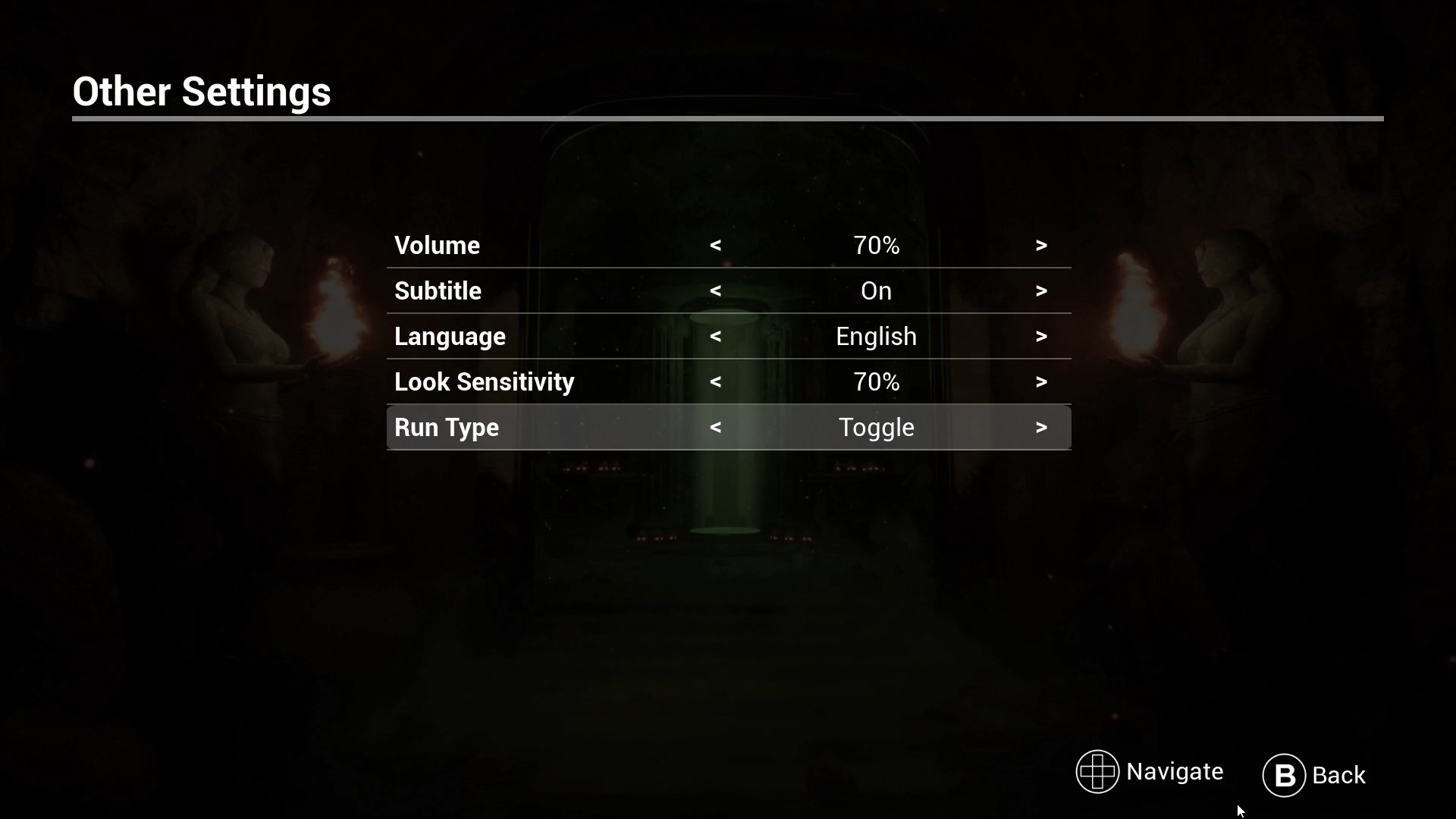Switch Language with the right arrow

click(1041, 336)
